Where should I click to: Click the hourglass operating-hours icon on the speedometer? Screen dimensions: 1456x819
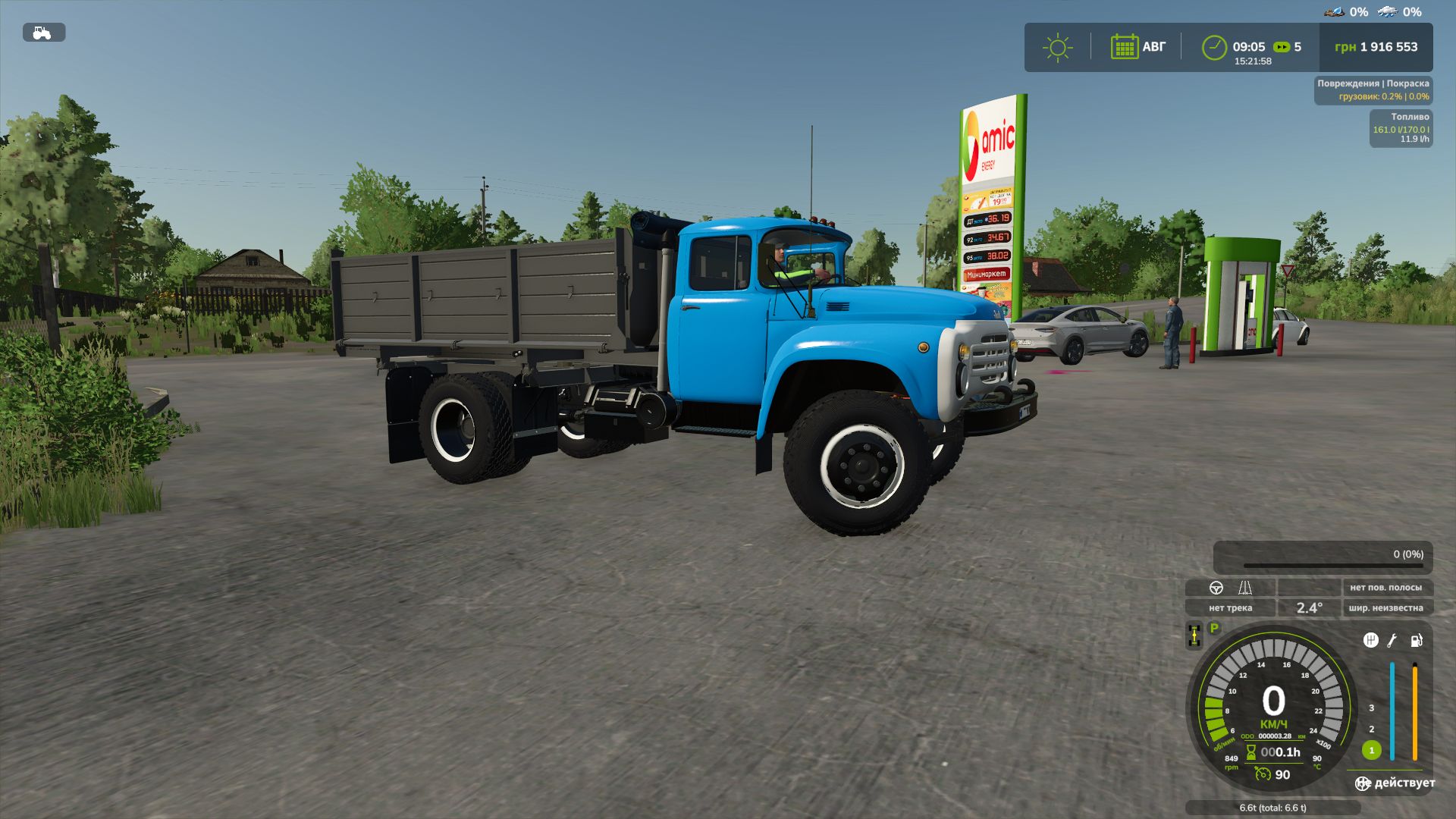[x=1250, y=752]
